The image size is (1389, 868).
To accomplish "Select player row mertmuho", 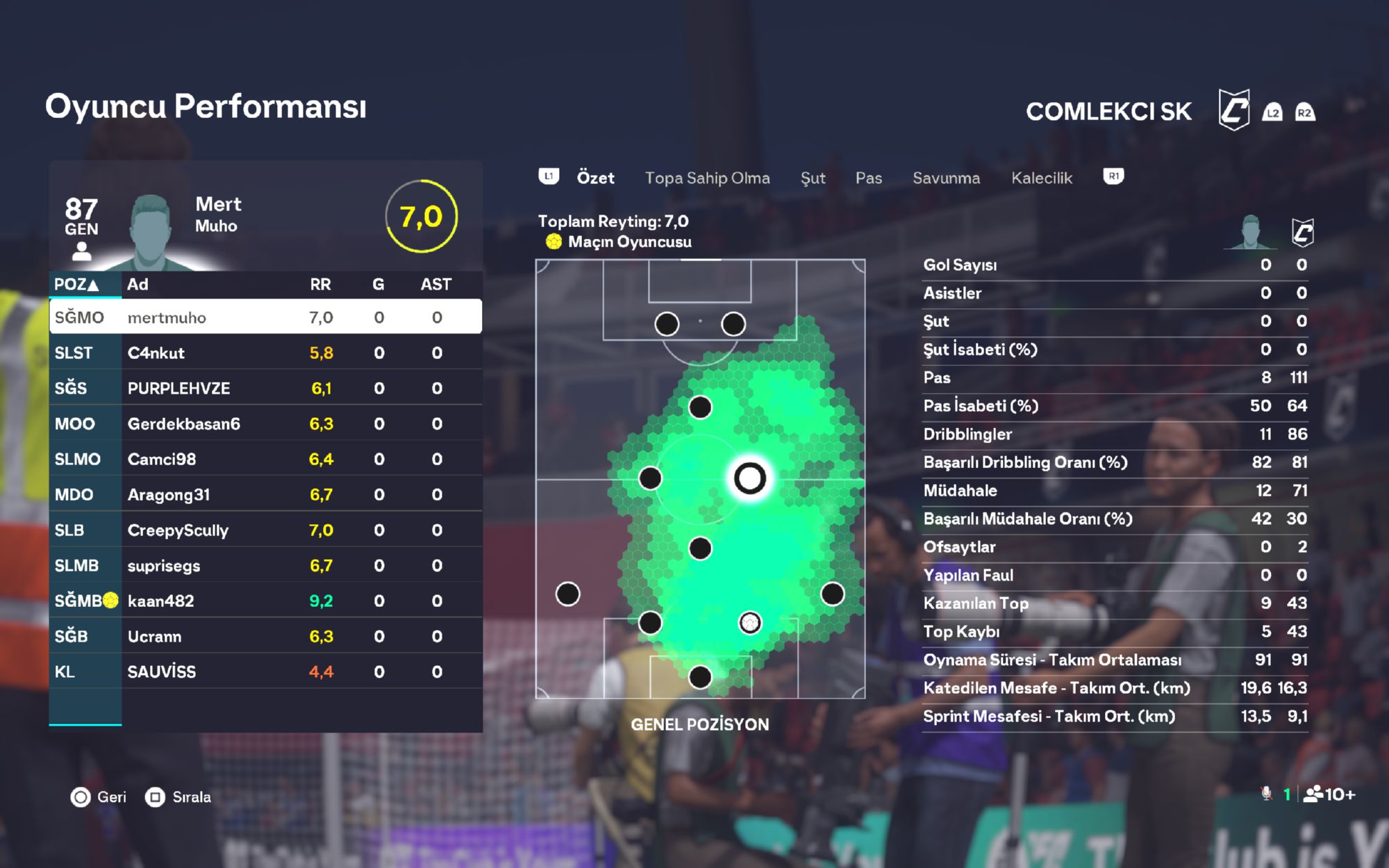I will pyautogui.click(x=265, y=317).
